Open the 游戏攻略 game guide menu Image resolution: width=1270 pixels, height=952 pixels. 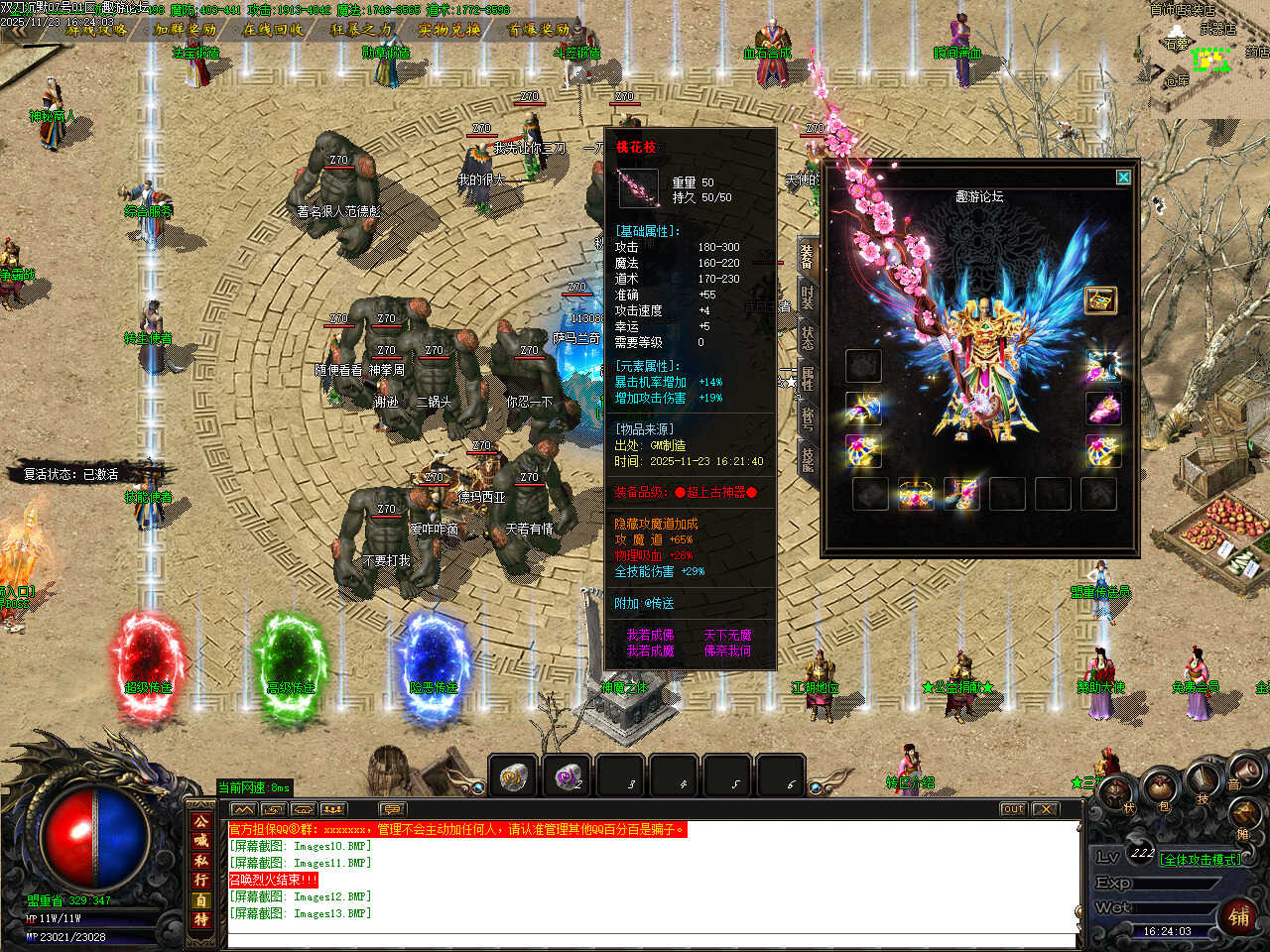coord(96,30)
